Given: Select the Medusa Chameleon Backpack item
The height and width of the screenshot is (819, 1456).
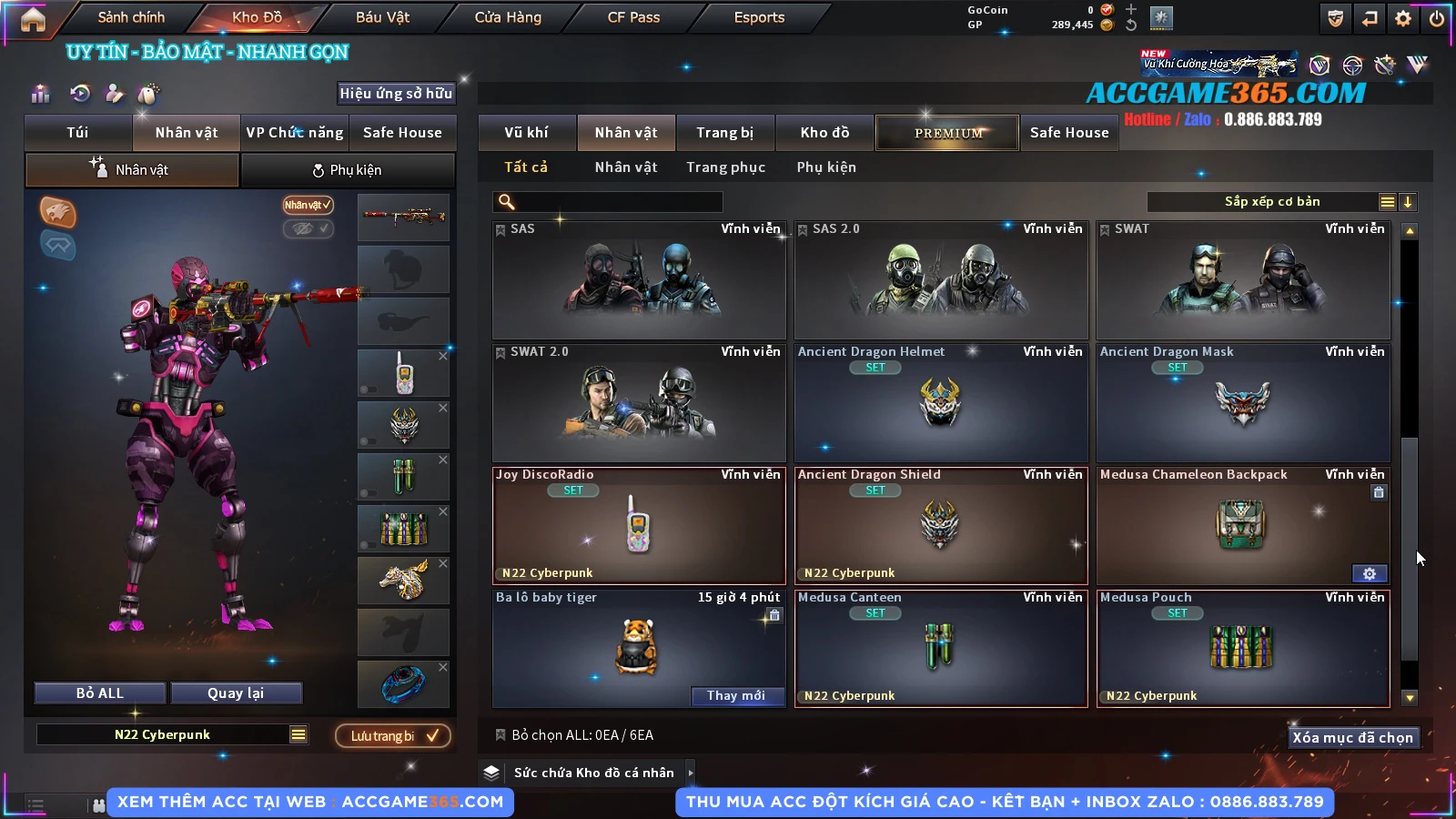Looking at the screenshot, I should (1243, 528).
